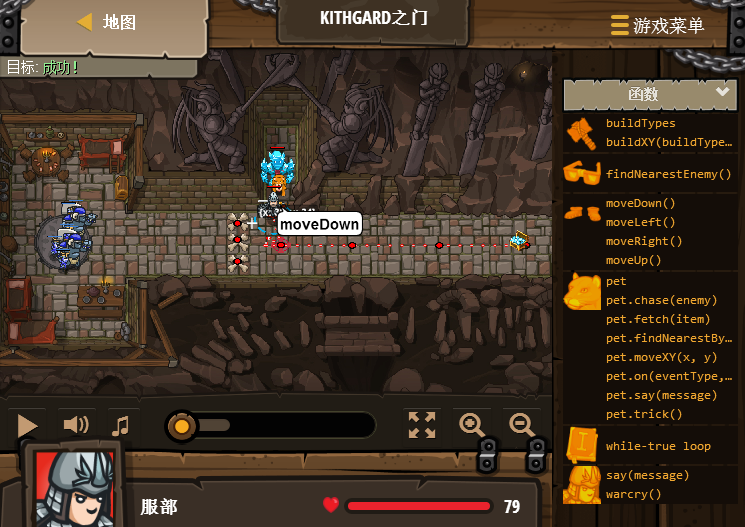Zoom in with the plus magnifier
The height and width of the screenshot is (527, 745).
(x=472, y=425)
